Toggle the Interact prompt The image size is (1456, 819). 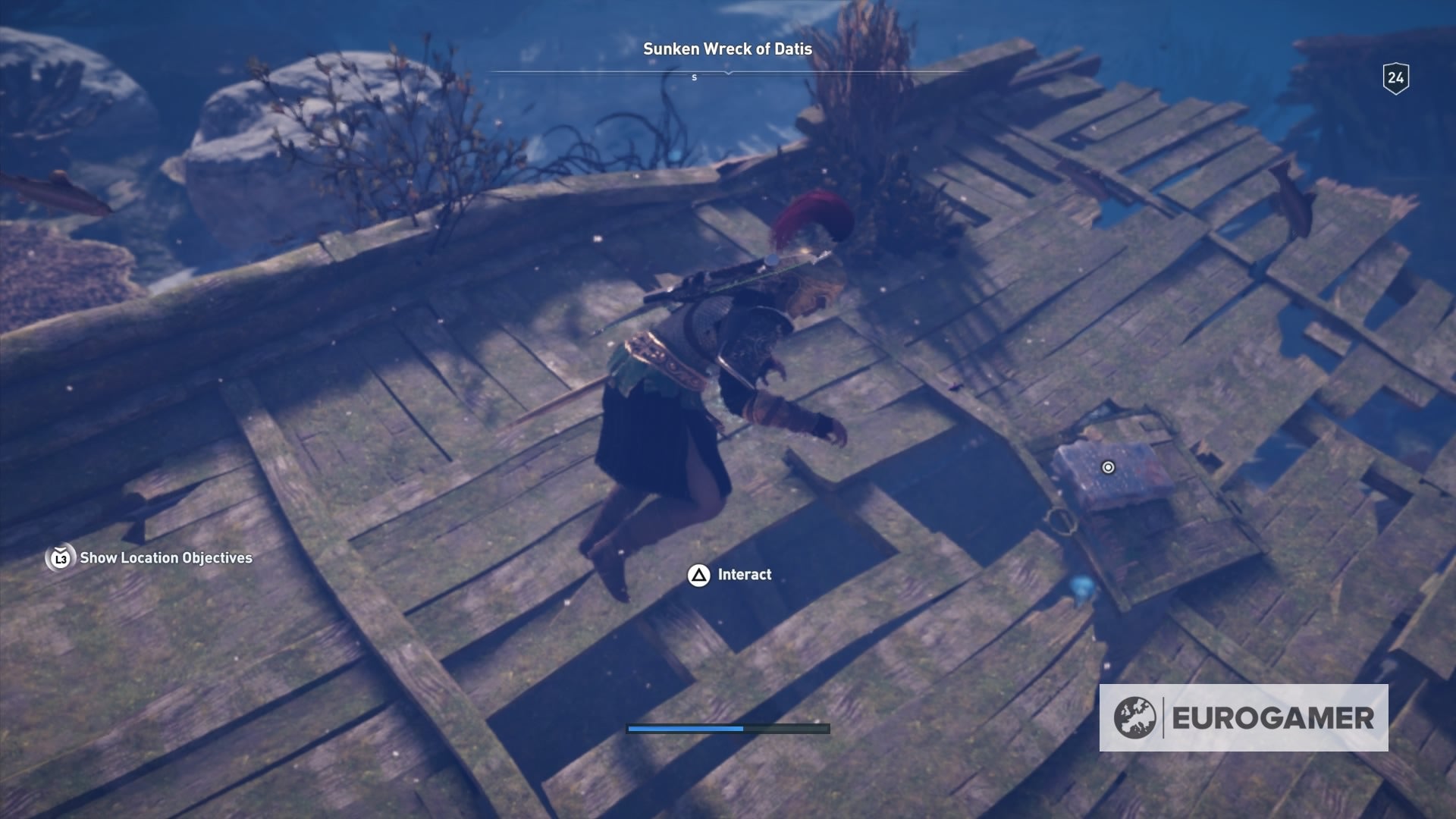745,575
